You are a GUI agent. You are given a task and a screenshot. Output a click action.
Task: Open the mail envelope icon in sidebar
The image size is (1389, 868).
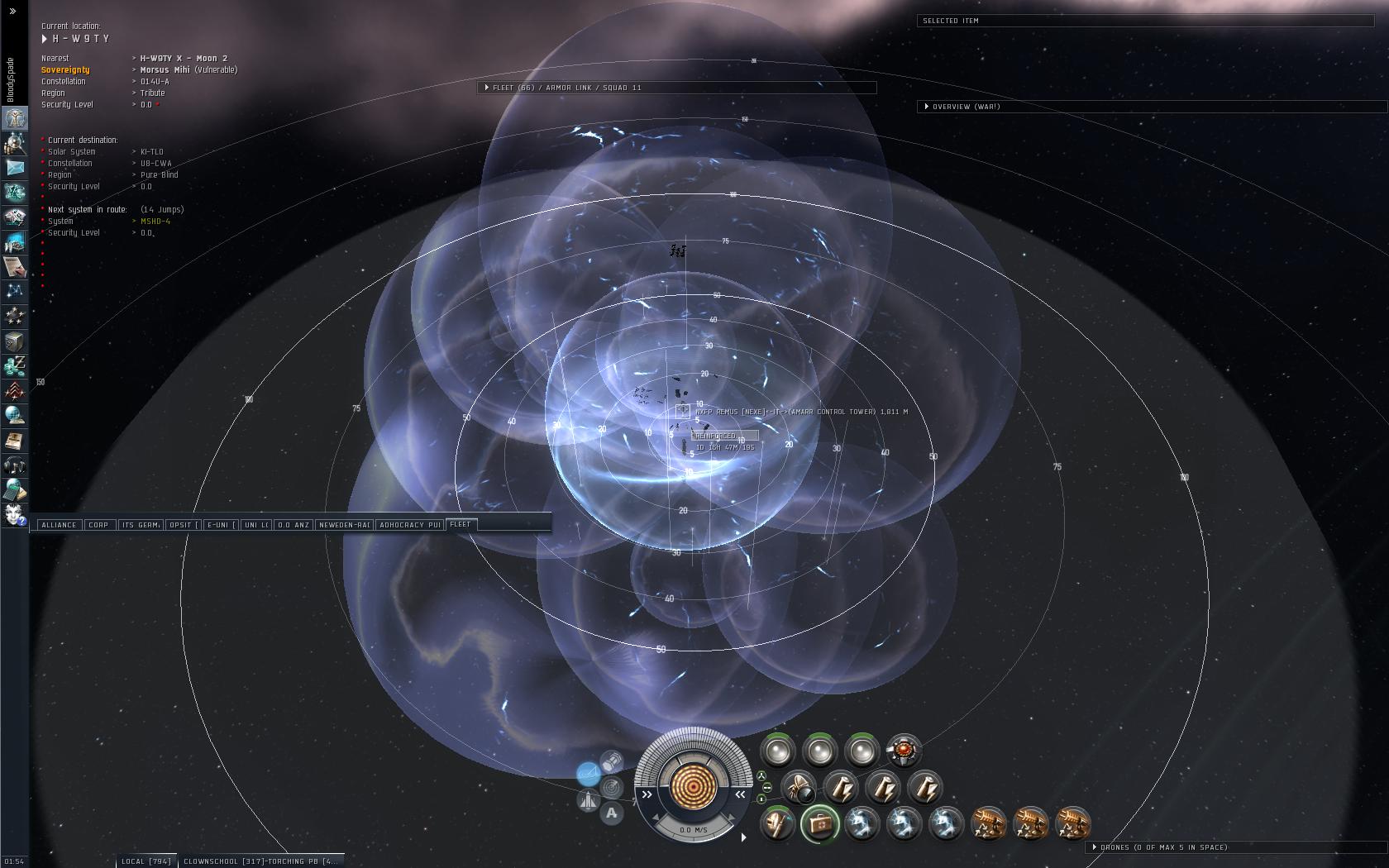coord(15,168)
